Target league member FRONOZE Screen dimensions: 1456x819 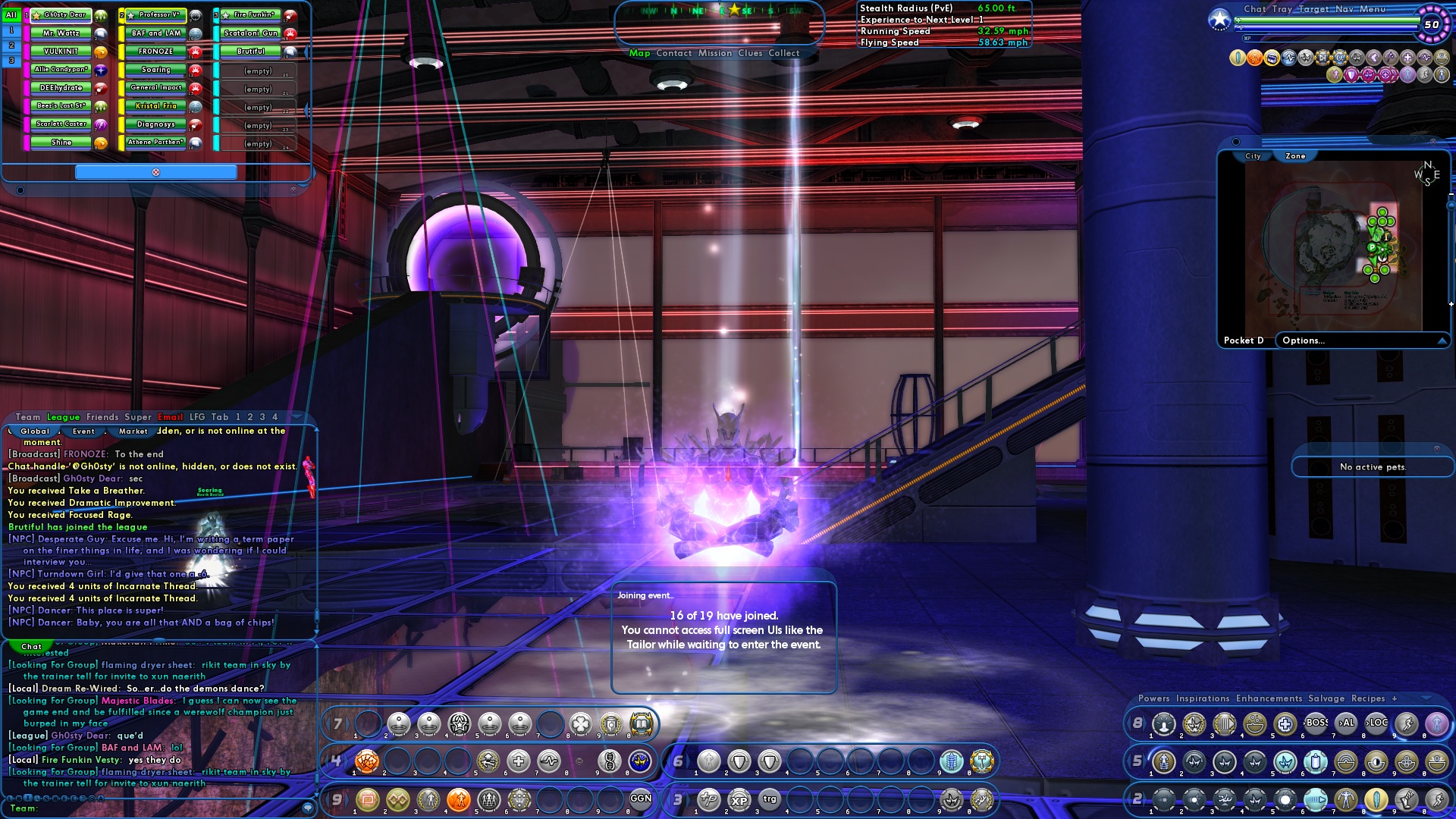click(x=155, y=52)
